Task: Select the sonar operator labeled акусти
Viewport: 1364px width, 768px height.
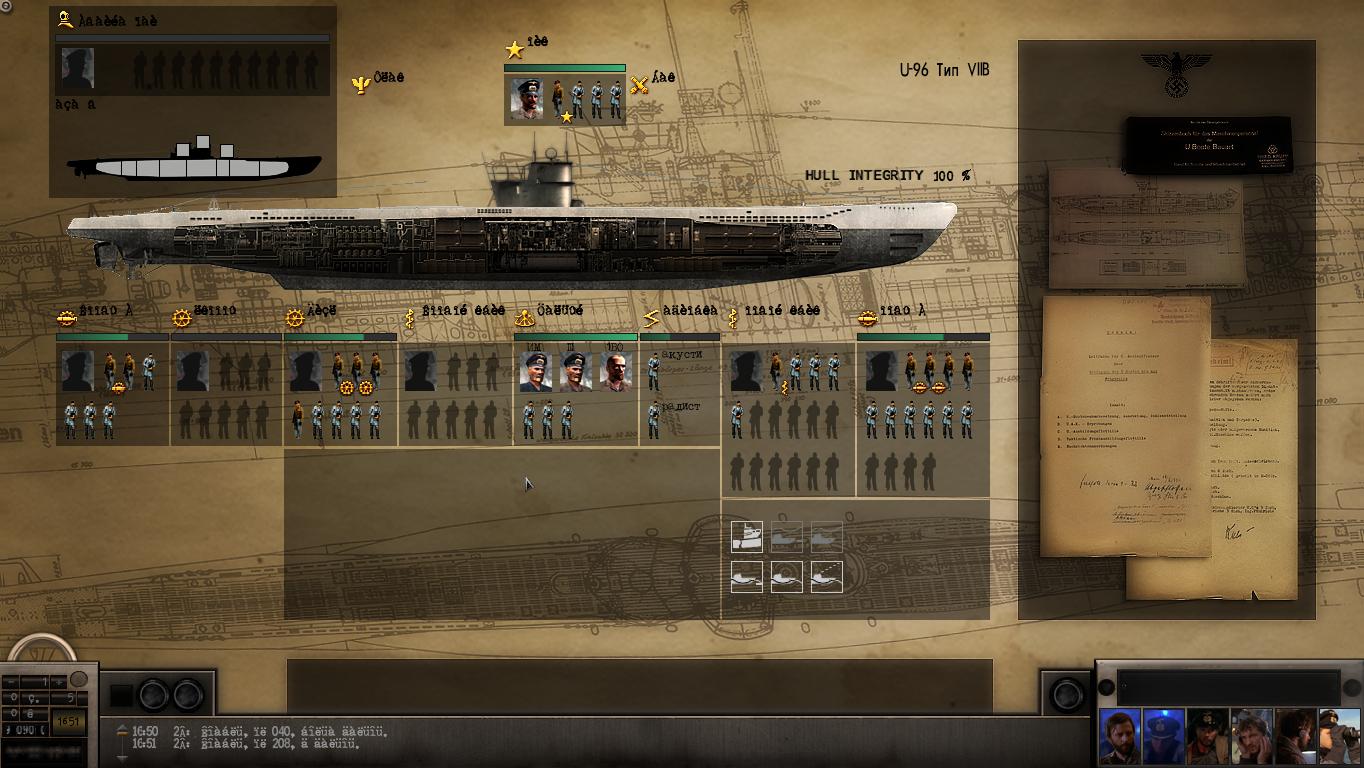Action: (654, 371)
